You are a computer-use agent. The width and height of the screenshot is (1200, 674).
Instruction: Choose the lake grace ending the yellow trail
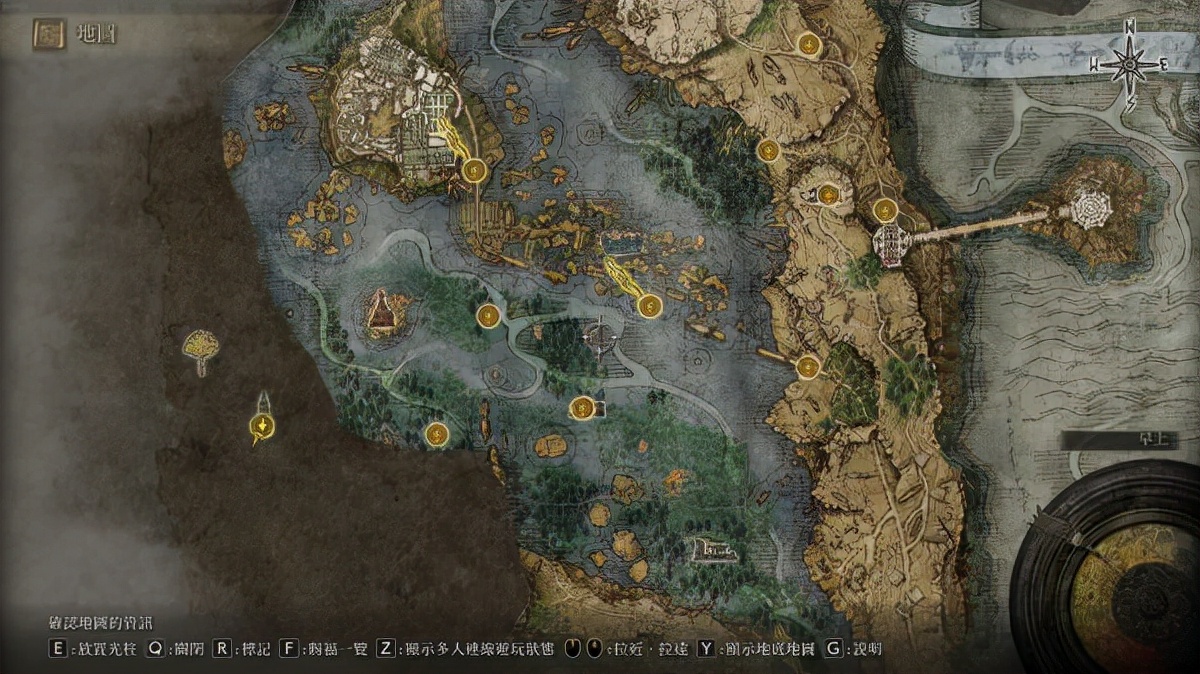[x=649, y=306]
